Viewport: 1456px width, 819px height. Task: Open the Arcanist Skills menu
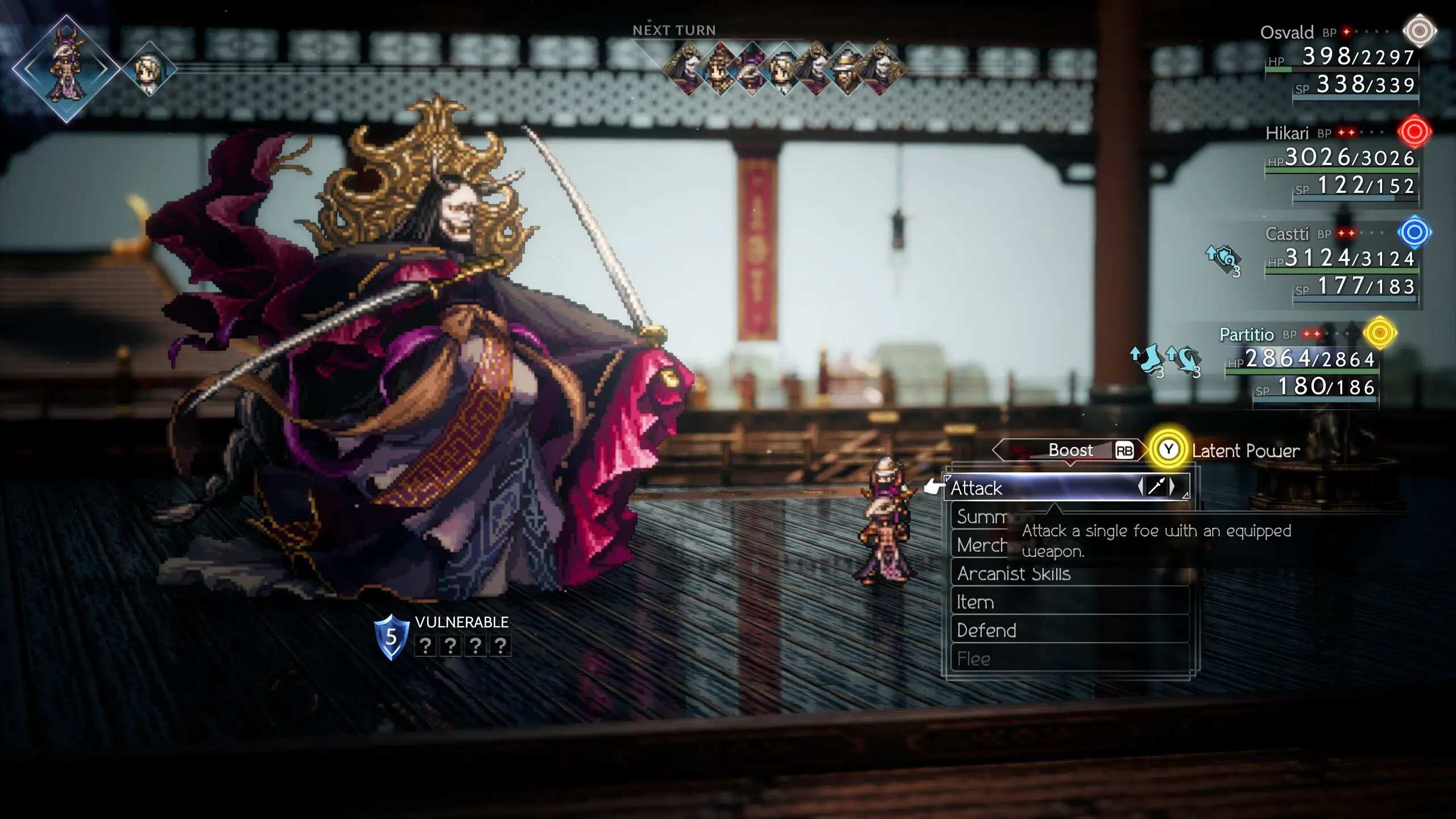point(1014,573)
